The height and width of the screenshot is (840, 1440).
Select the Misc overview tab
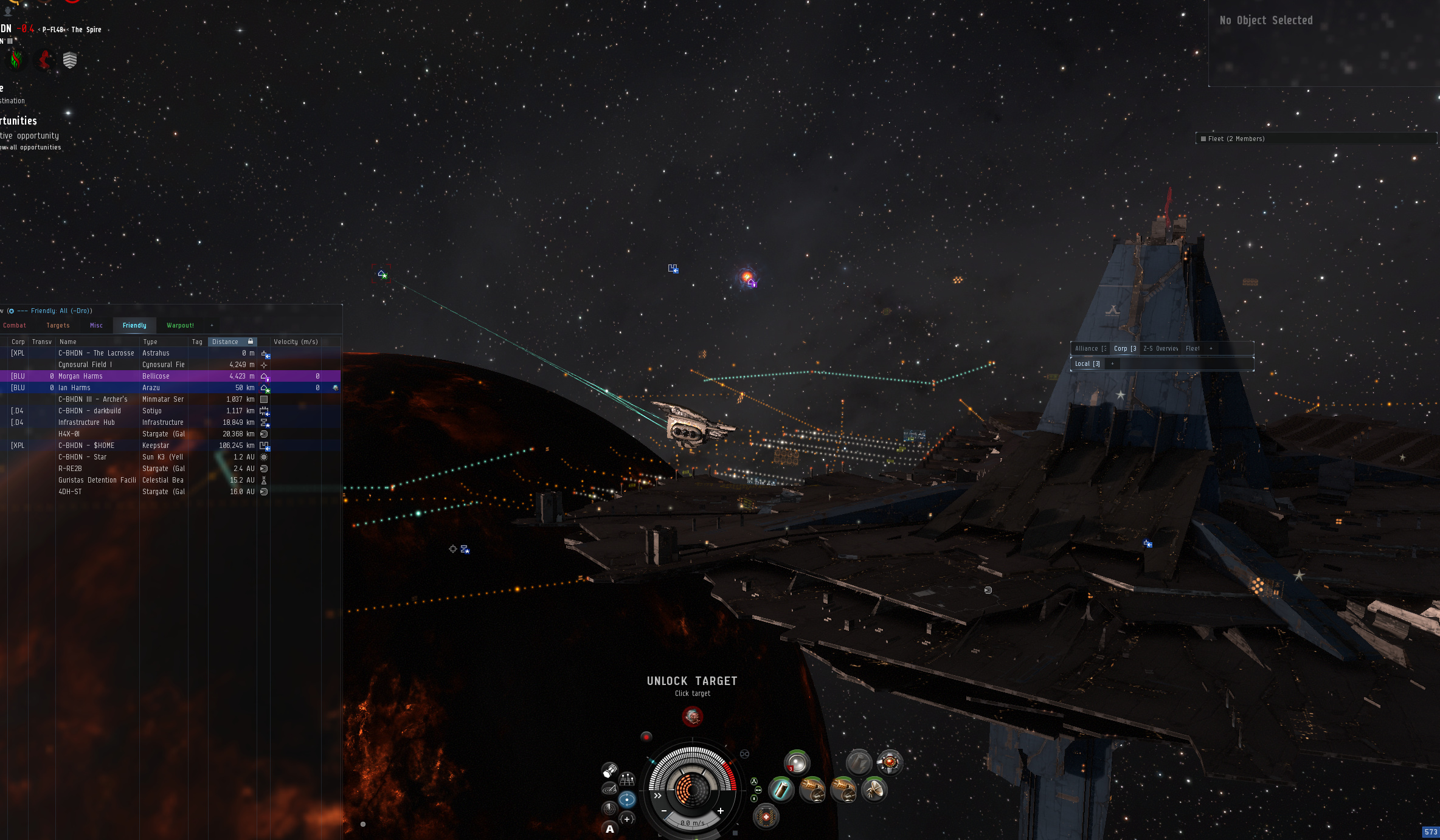(96, 326)
